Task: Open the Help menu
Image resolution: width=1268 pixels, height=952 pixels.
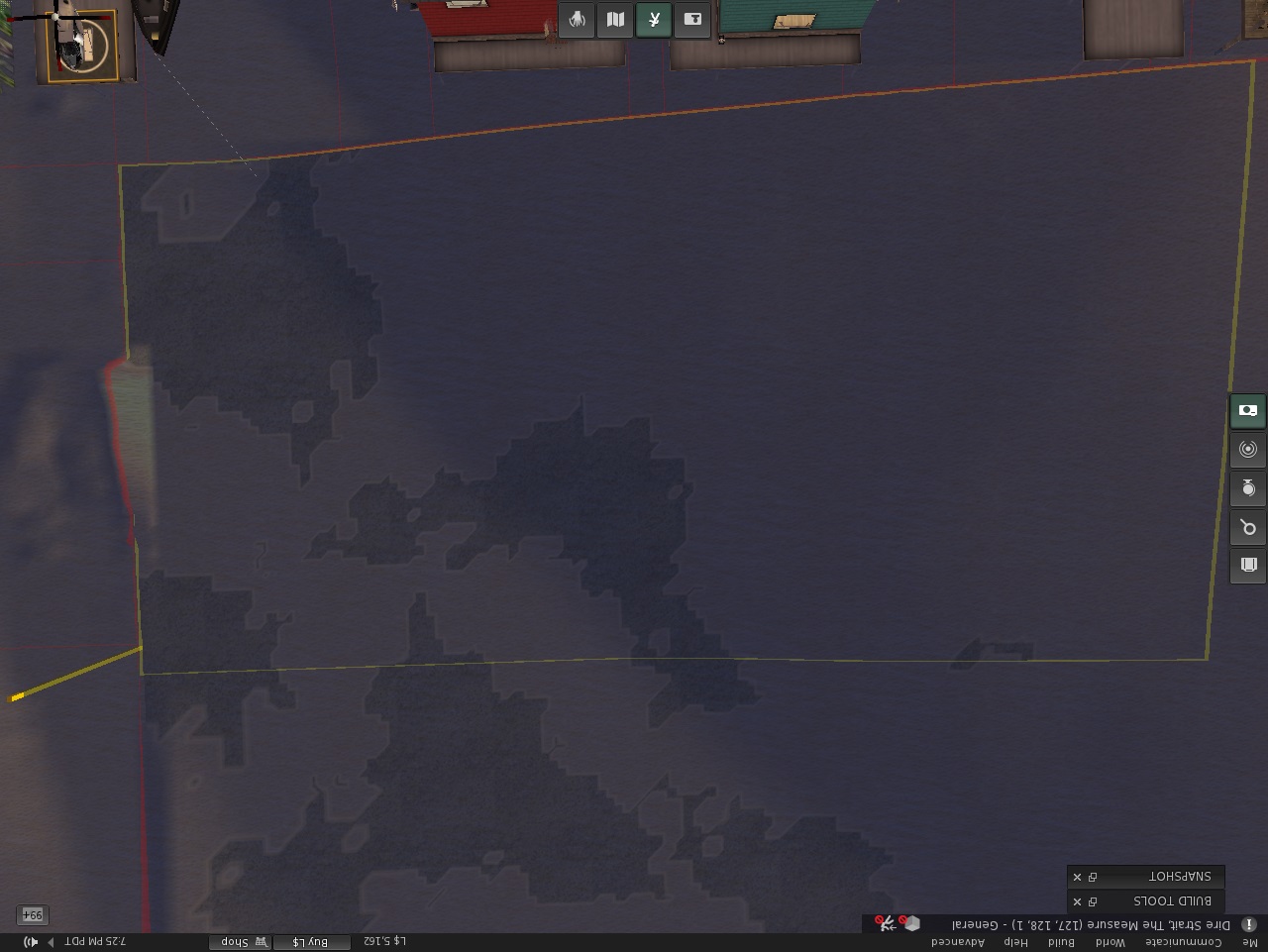Action: click(1015, 942)
